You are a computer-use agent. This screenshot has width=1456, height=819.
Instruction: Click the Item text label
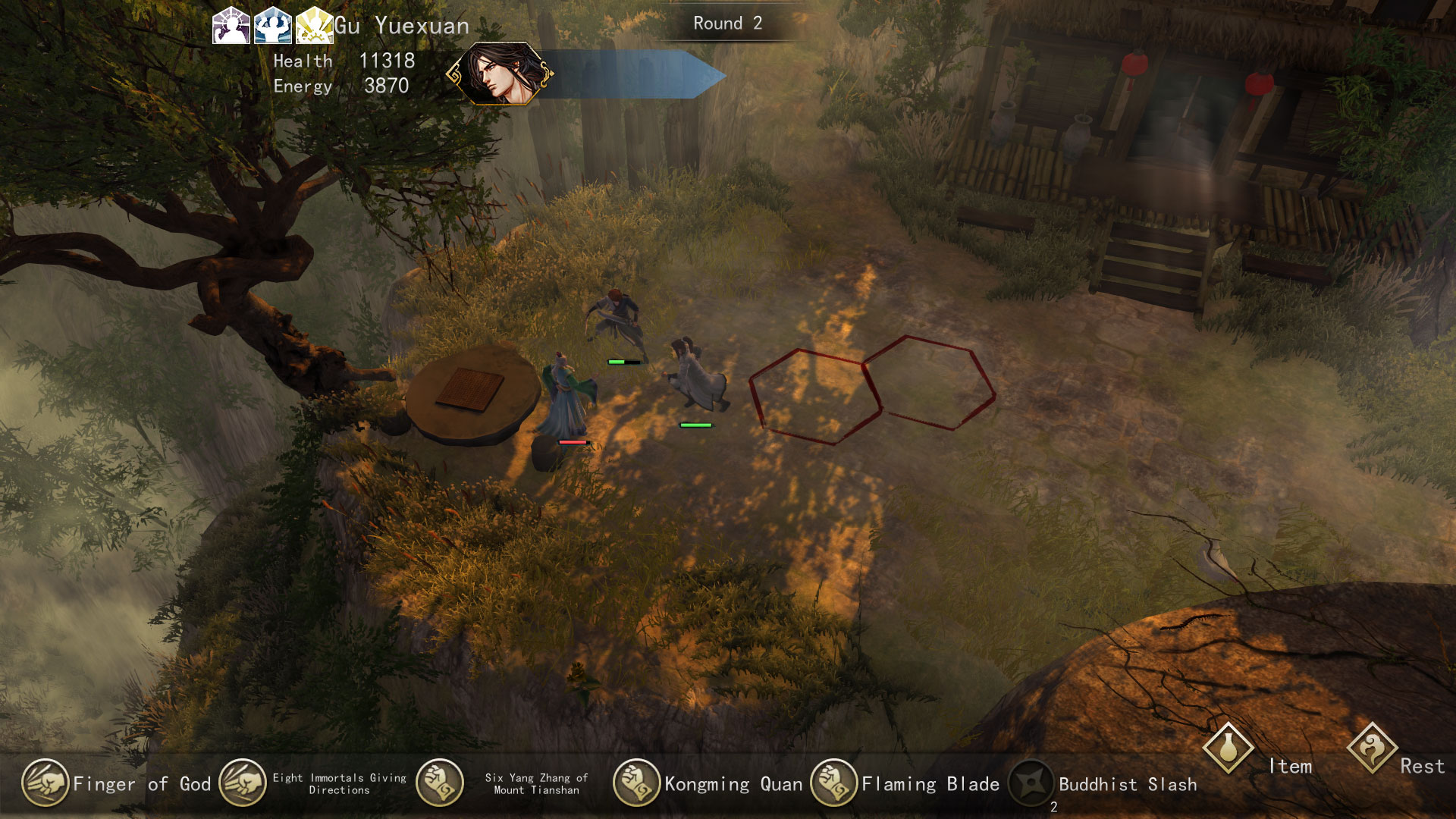pyautogui.click(x=1292, y=767)
